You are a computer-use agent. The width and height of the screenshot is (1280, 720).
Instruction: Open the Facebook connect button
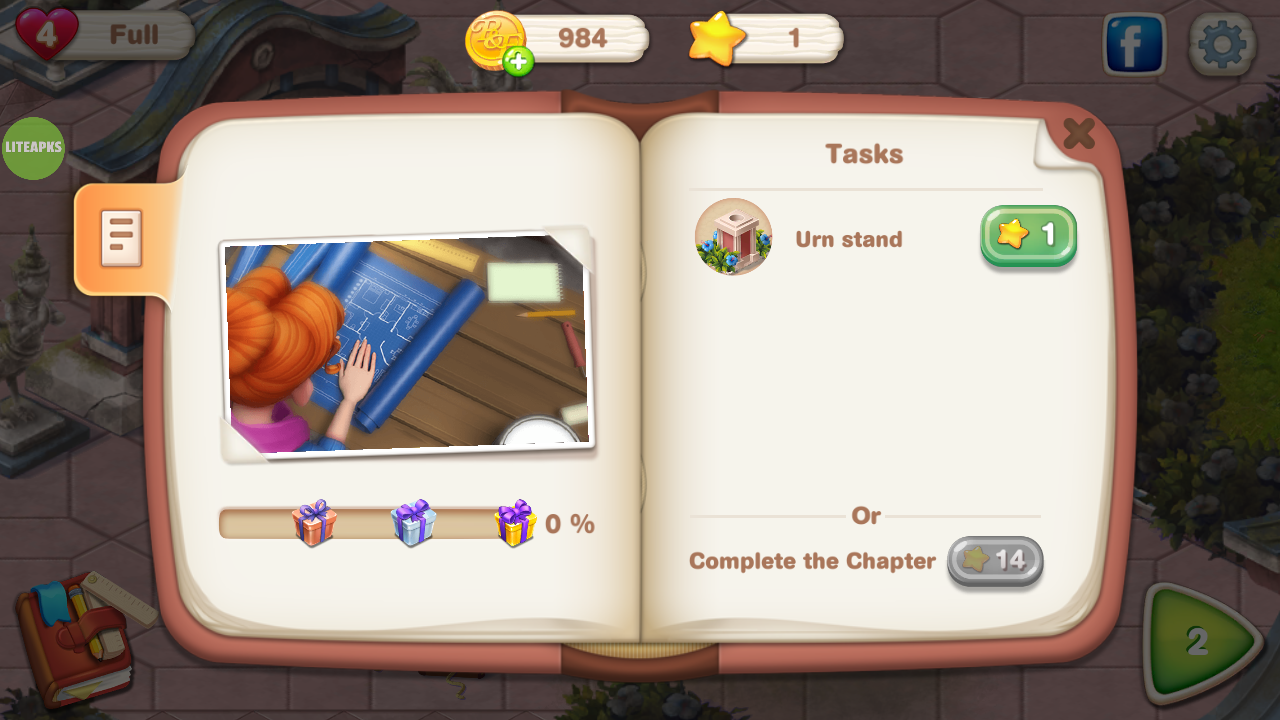click(x=1134, y=45)
